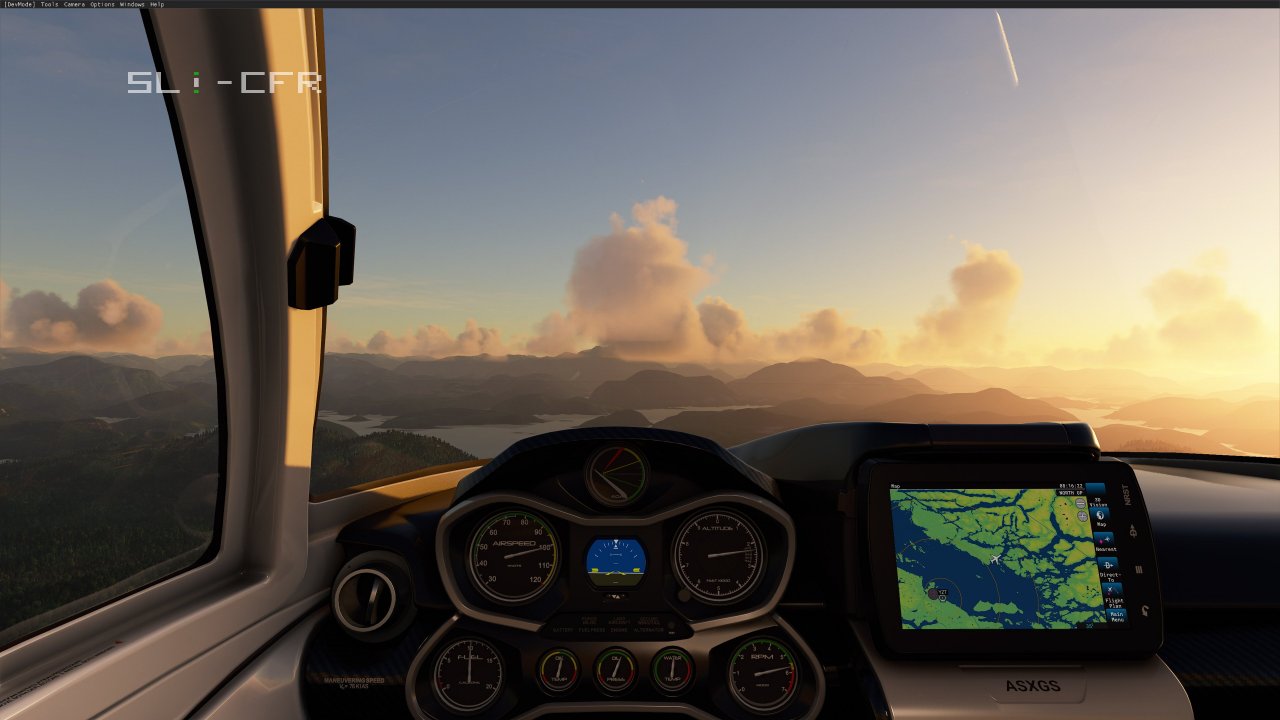Viewport: 1280px width, 720px height.
Task: Click the DevMode menu label
Action: [17, 4]
